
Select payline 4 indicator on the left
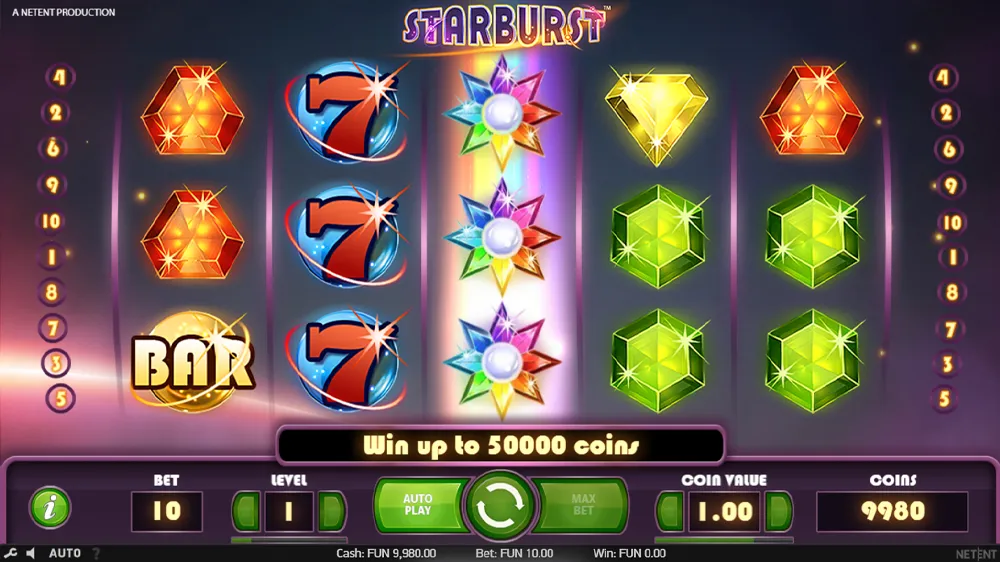58,77
